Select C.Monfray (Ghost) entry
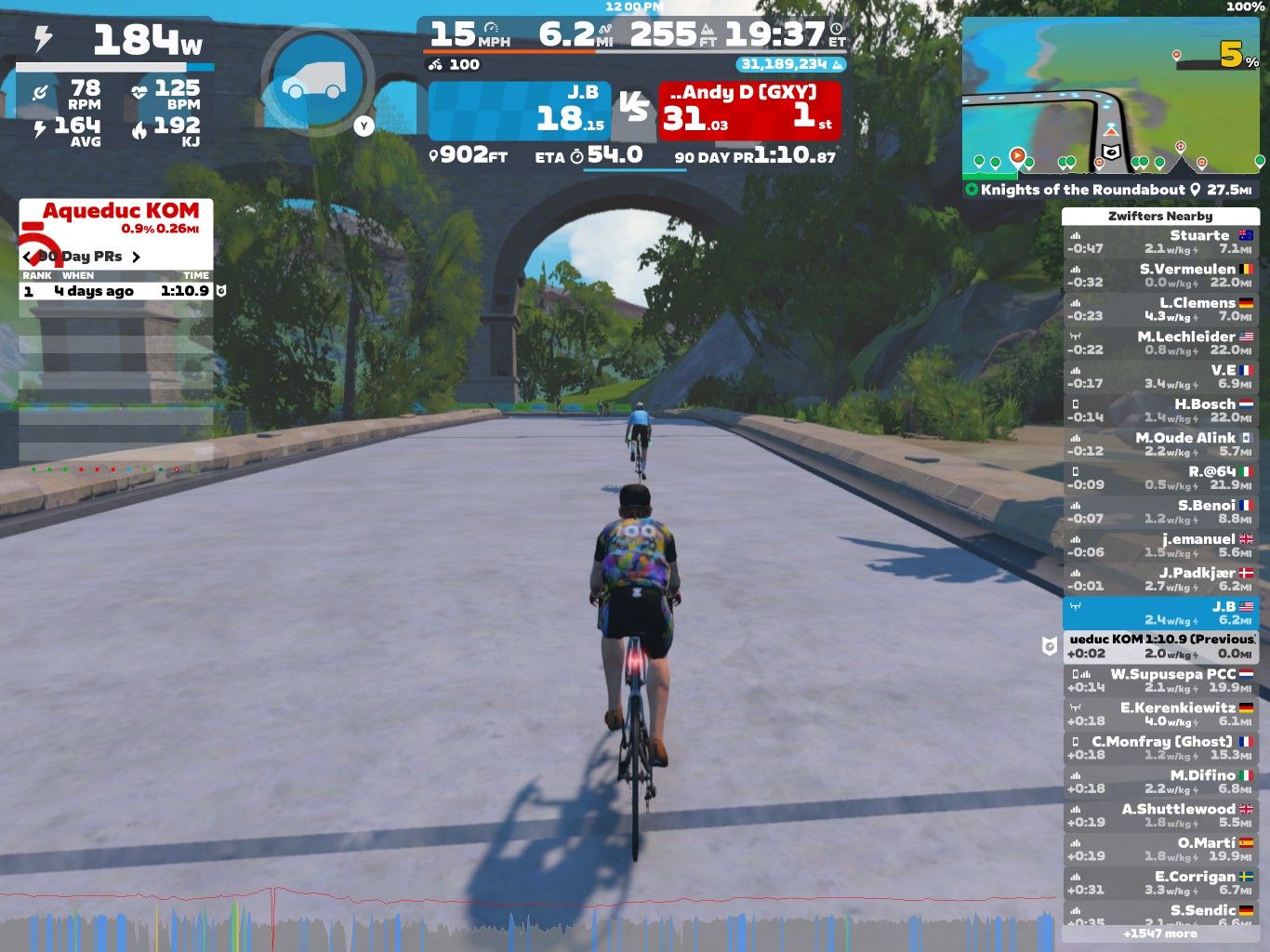The image size is (1270, 952). (1160, 747)
